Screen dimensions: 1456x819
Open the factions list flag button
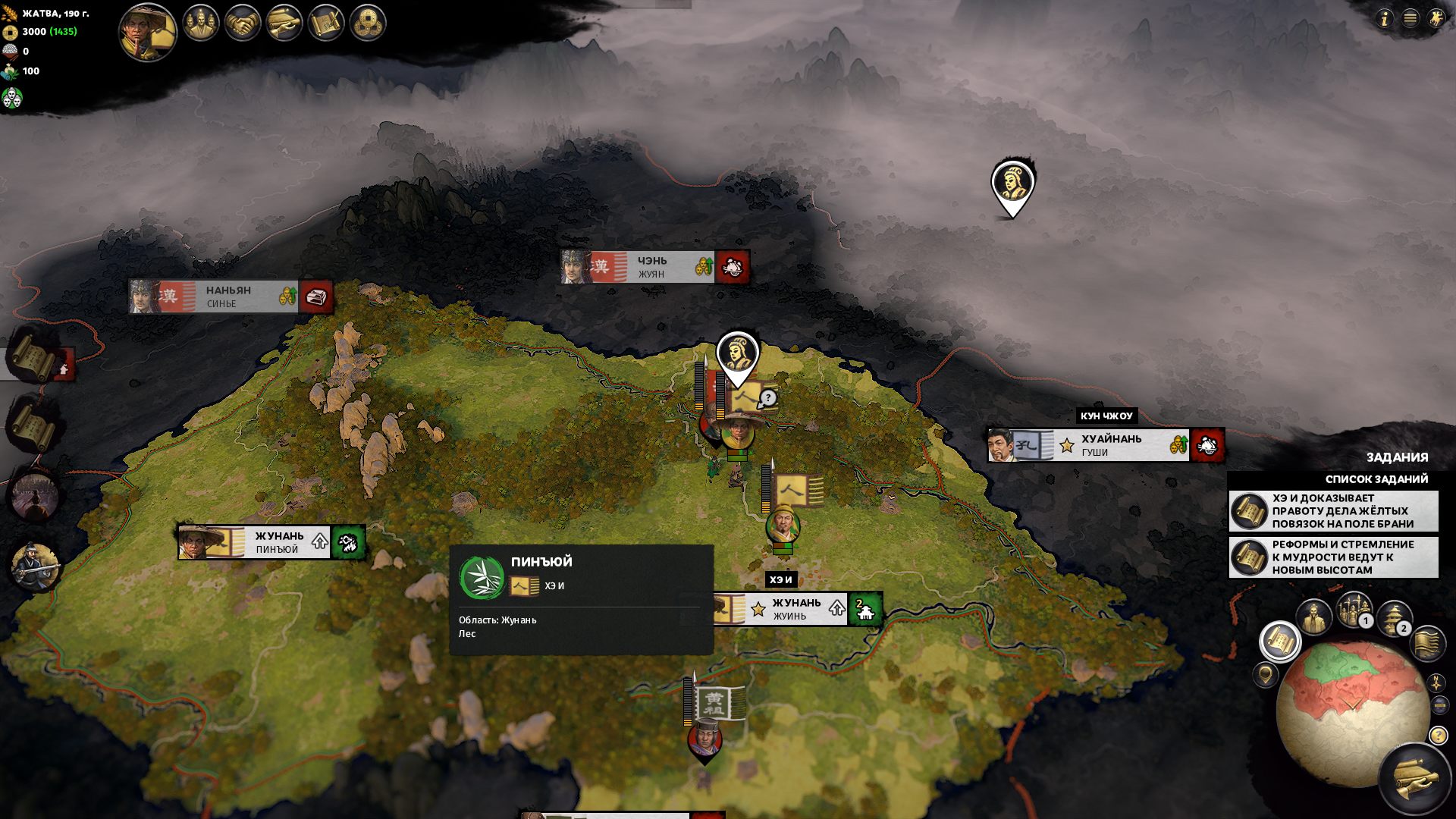(1426, 642)
